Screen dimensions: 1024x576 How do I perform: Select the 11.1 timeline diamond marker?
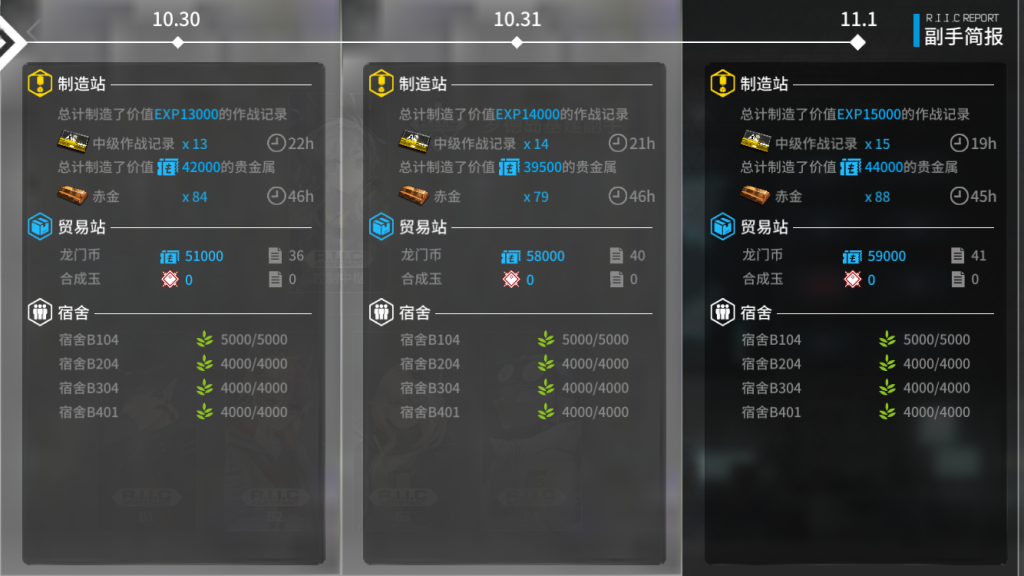click(x=857, y=42)
